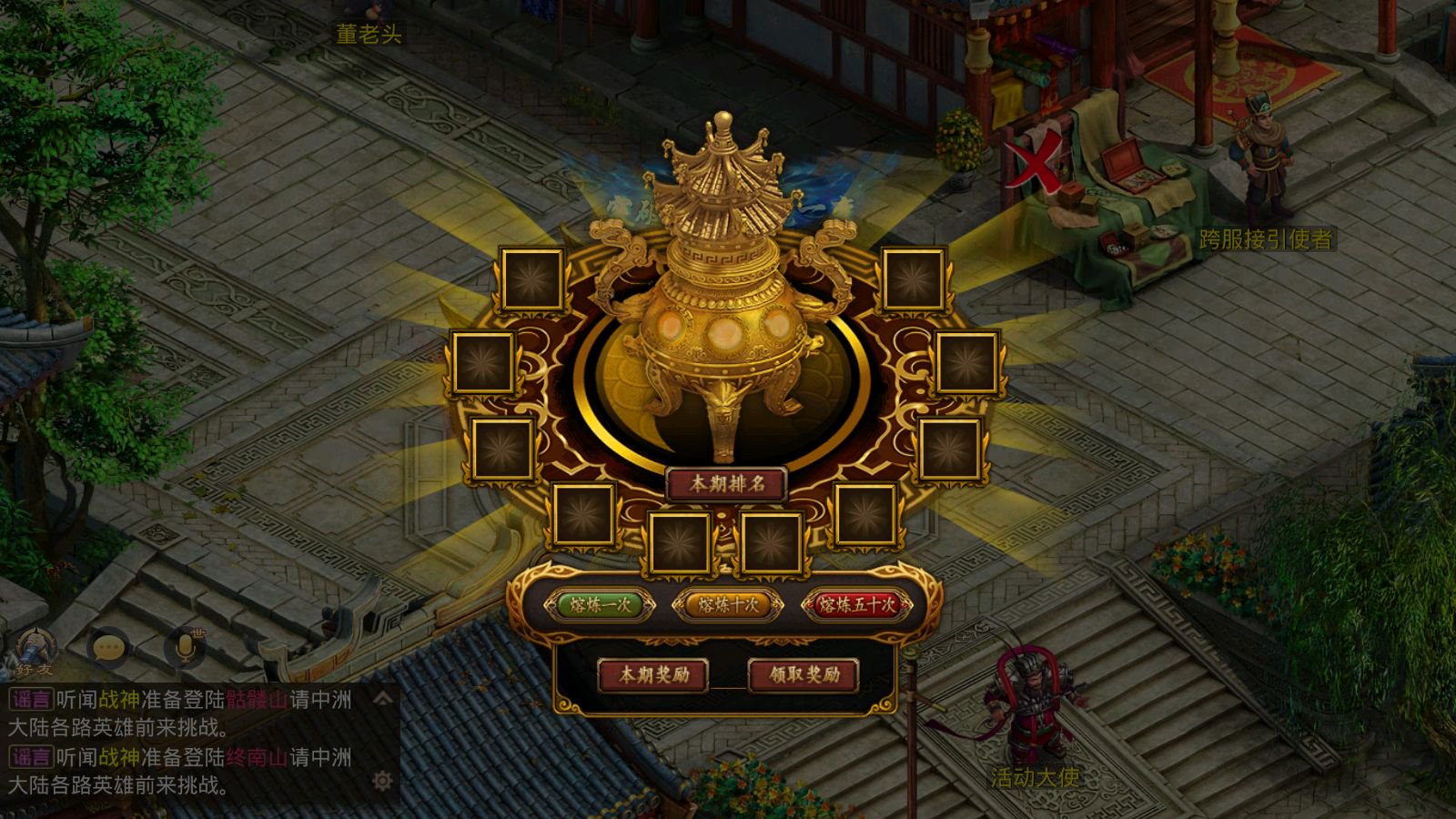Screen dimensions: 1456x819
Task: Expand the chat log with the up arrow
Action: pos(383,699)
